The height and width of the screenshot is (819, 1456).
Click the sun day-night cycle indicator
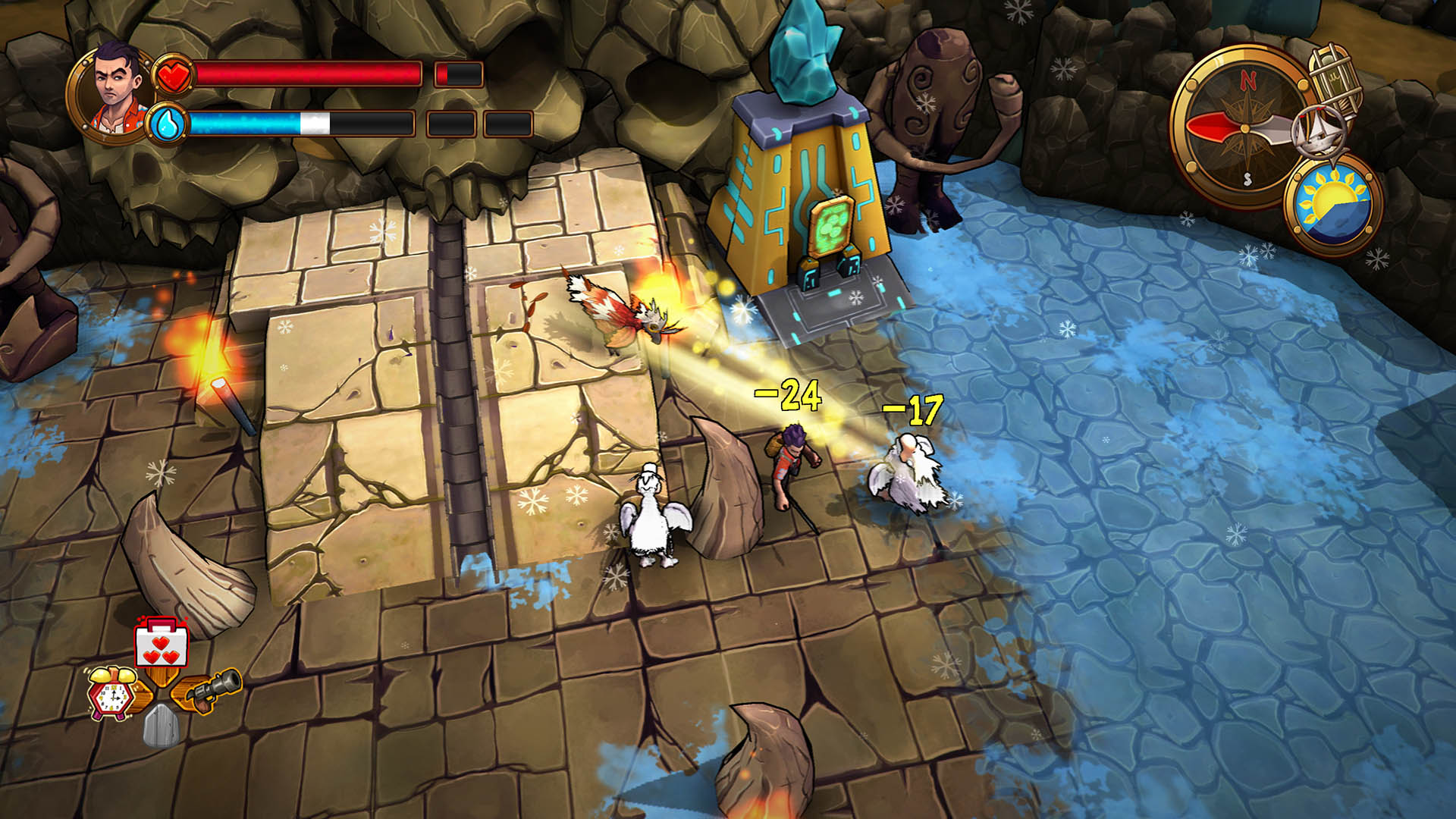1333,205
